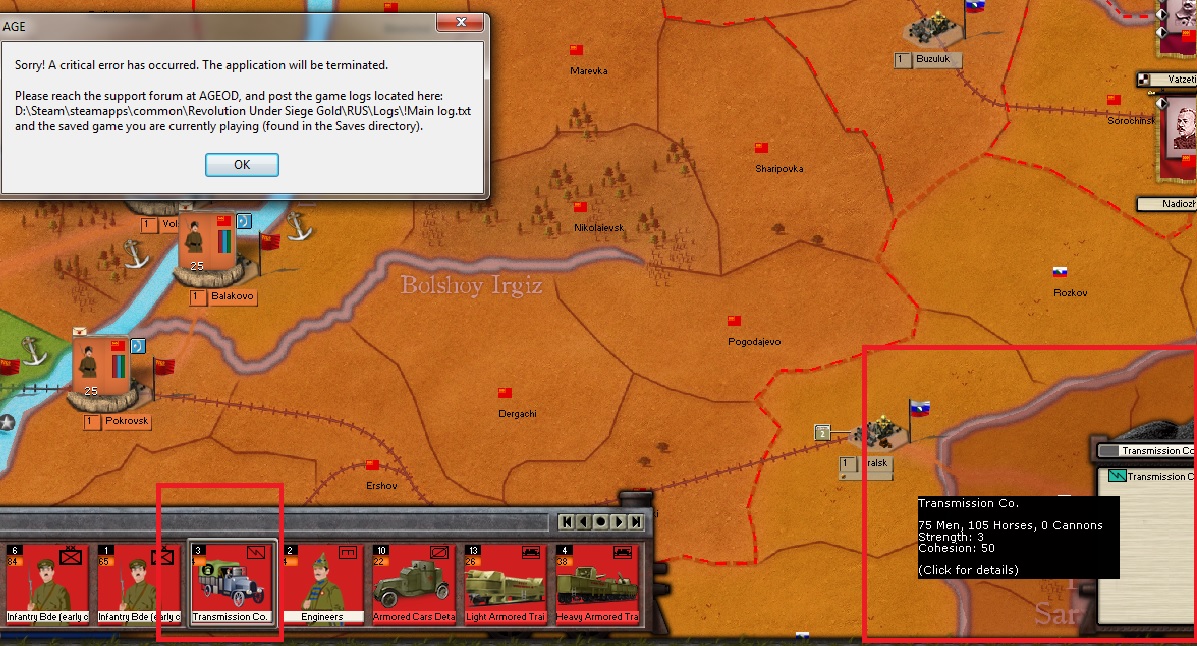Jump to the first unit in the panel
The image size is (1197, 646).
coord(566,521)
